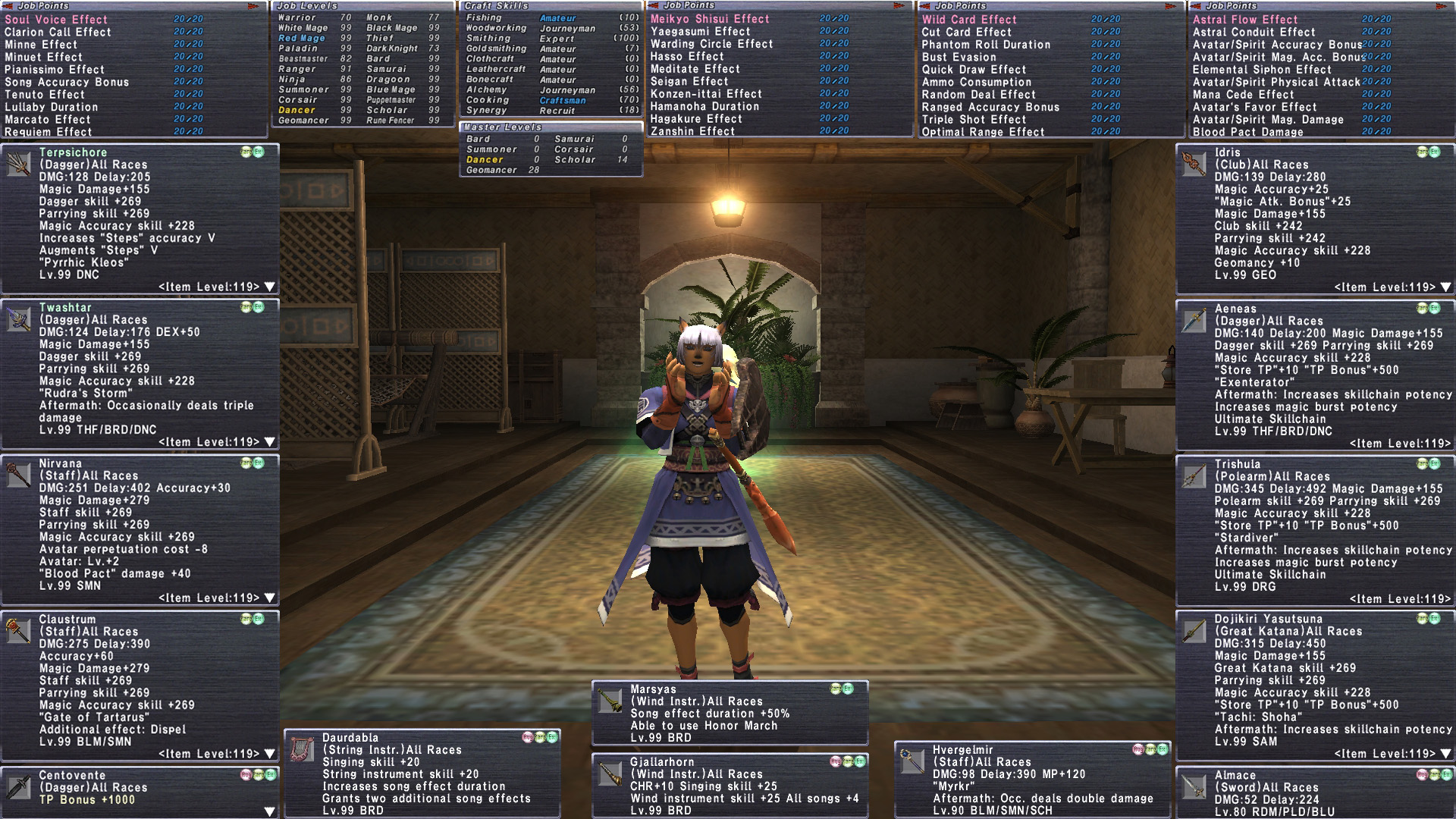1456x819 pixels.
Task: Click the Twashtar dagger icon
Action: pyautogui.click(x=18, y=319)
